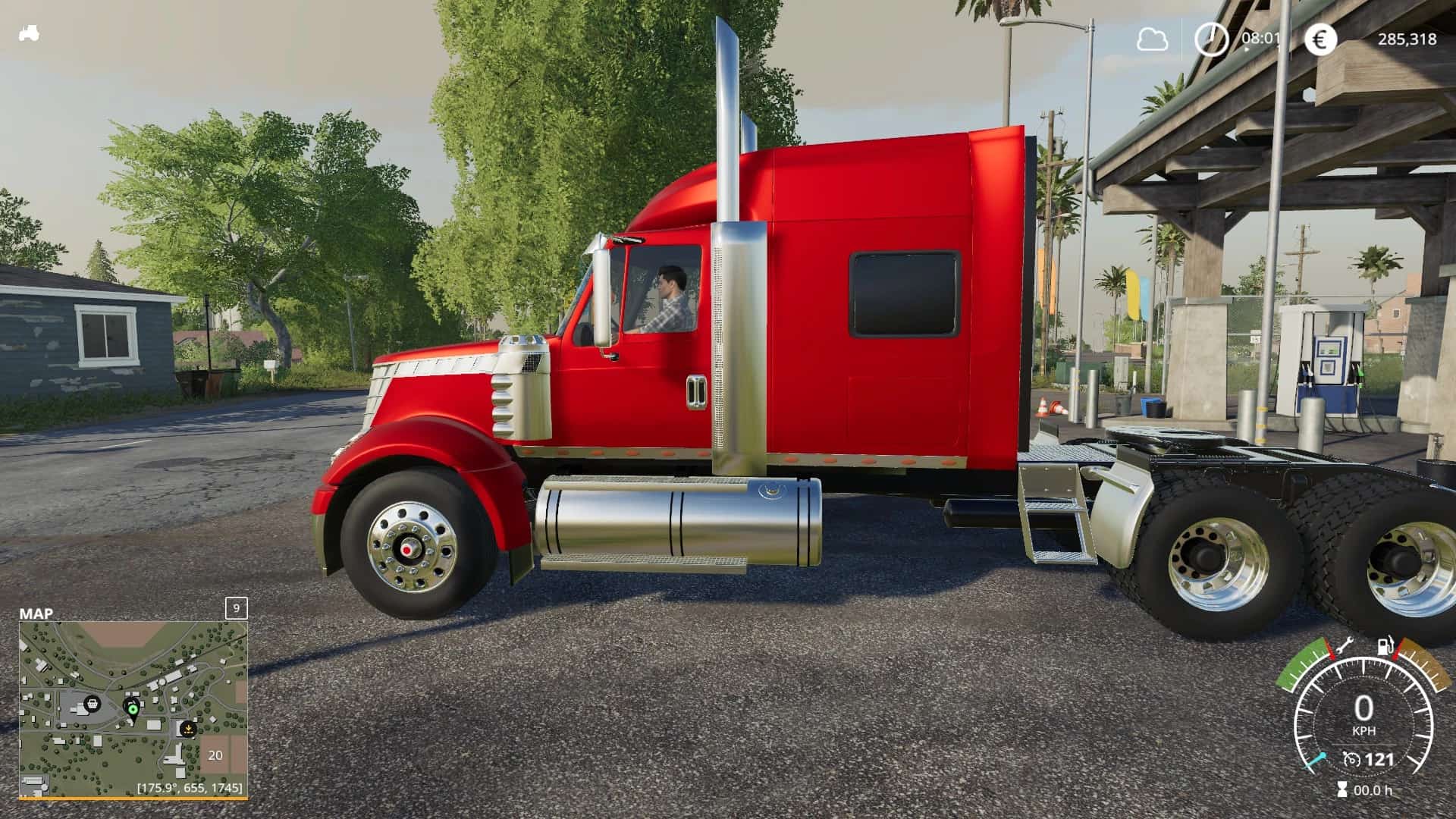Open the in-game clock icon
The height and width of the screenshot is (819, 1456).
1212,38
